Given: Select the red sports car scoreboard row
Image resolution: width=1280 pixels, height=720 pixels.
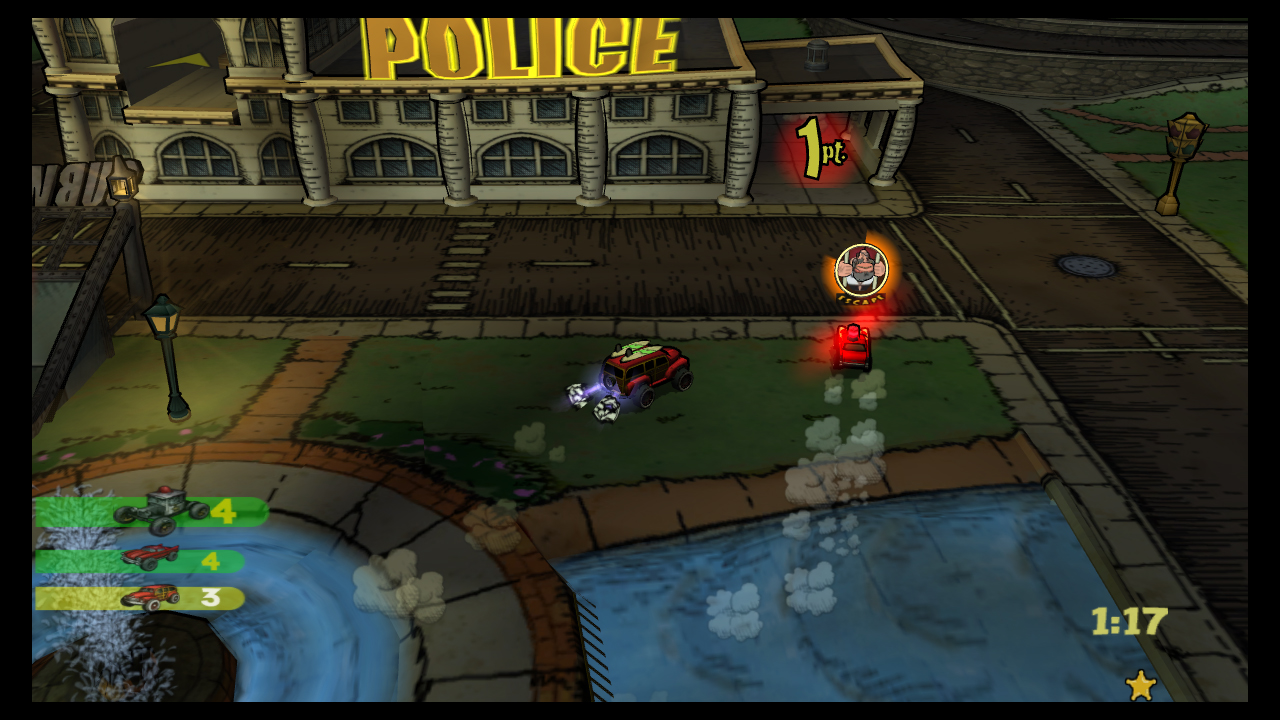Looking at the screenshot, I should tap(140, 561).
